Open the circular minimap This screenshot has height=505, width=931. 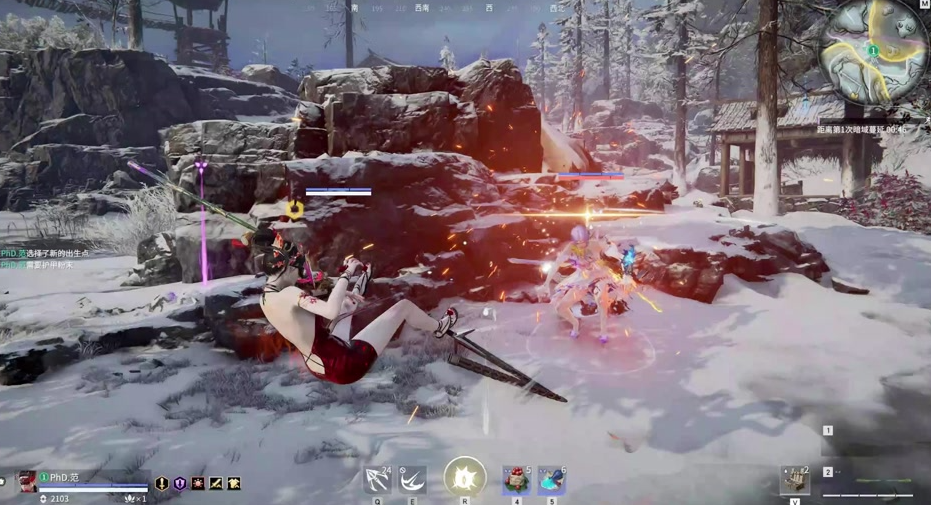pos(872,50)
